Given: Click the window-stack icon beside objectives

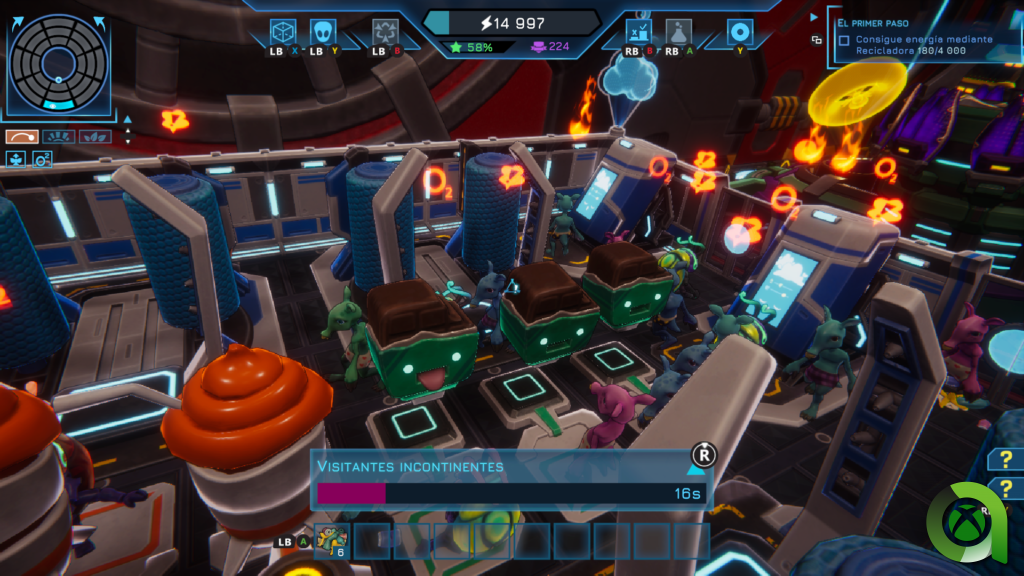Looking at the screenshot, I should click(817, 40).
